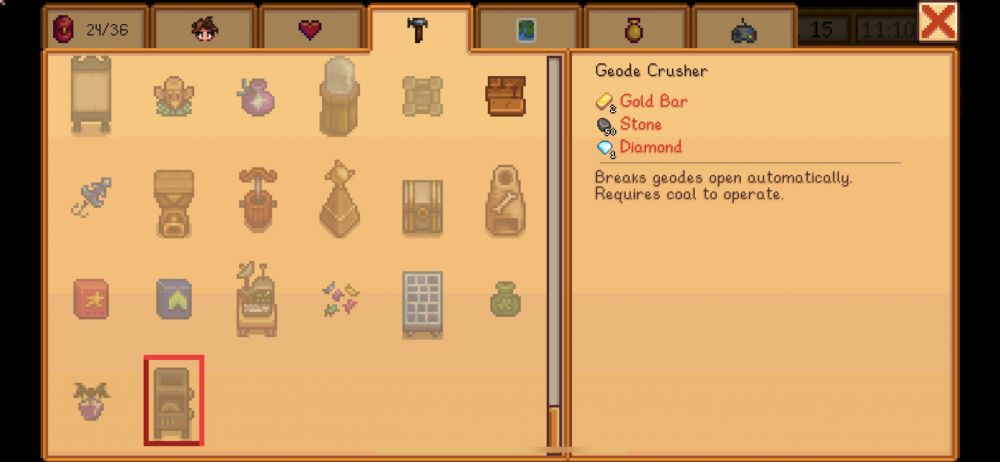Image resolution: width=1000 pixels, height=462 pixels.
Task: Open the inventory tab showing 24/36
Action: (95, 30)
